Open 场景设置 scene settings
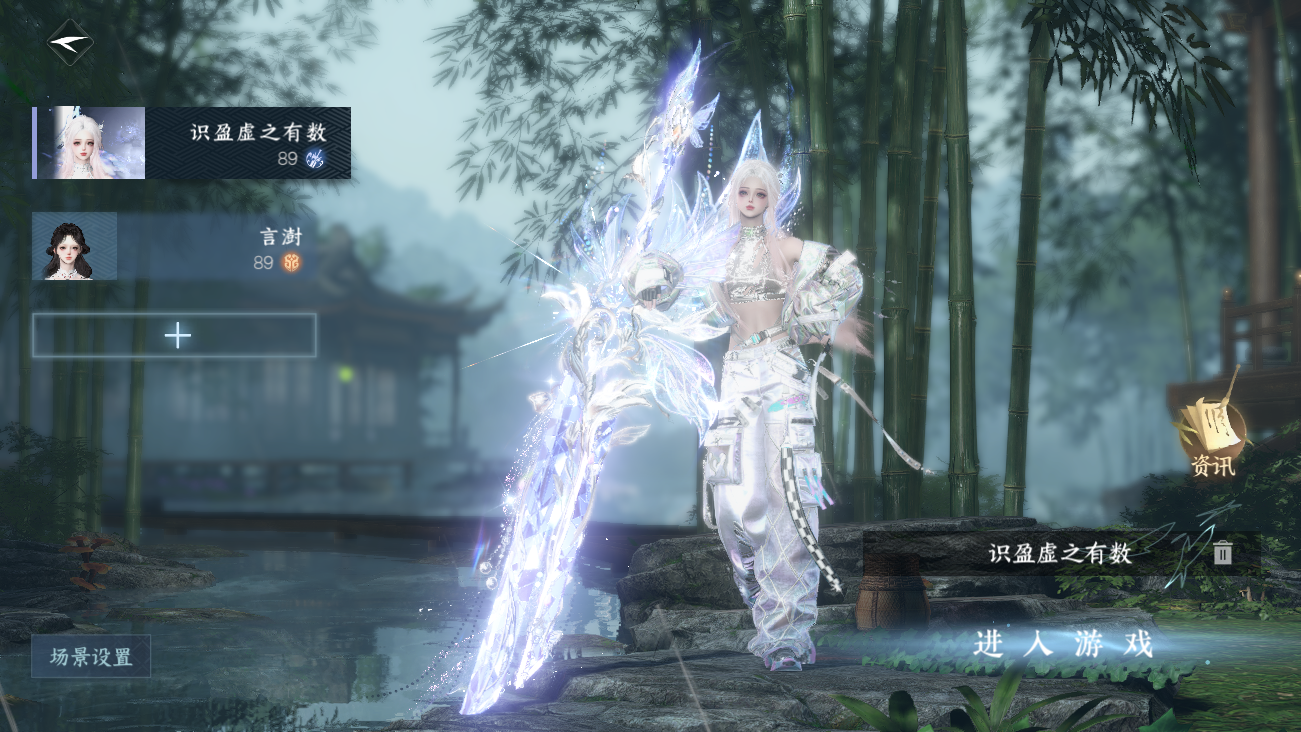The width and height of the screenshot is (1301, 732). tap(91, 657)
